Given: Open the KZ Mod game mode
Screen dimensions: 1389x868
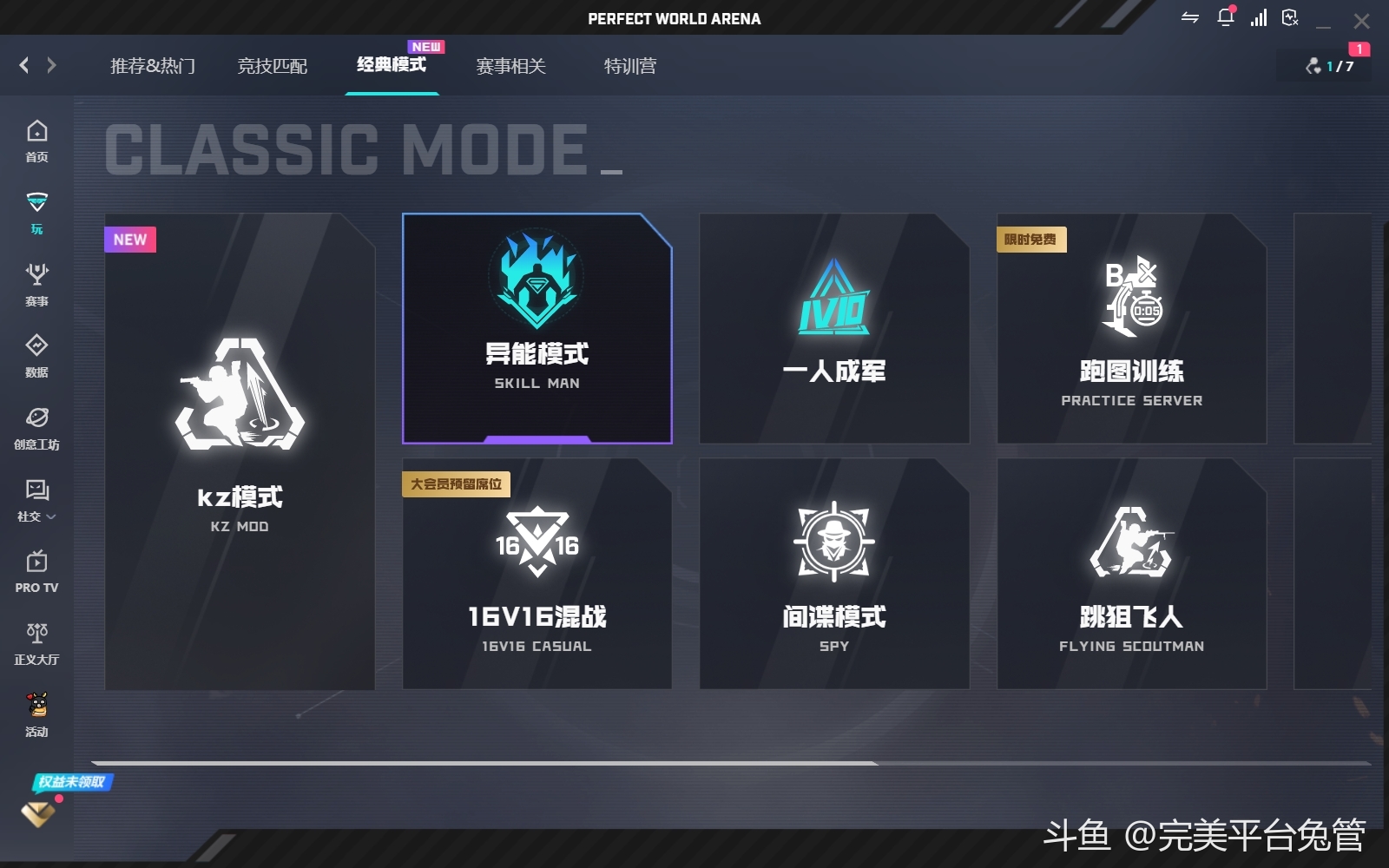Looking at the screenshot, I should pyautogui.click(x=240, y=451).
